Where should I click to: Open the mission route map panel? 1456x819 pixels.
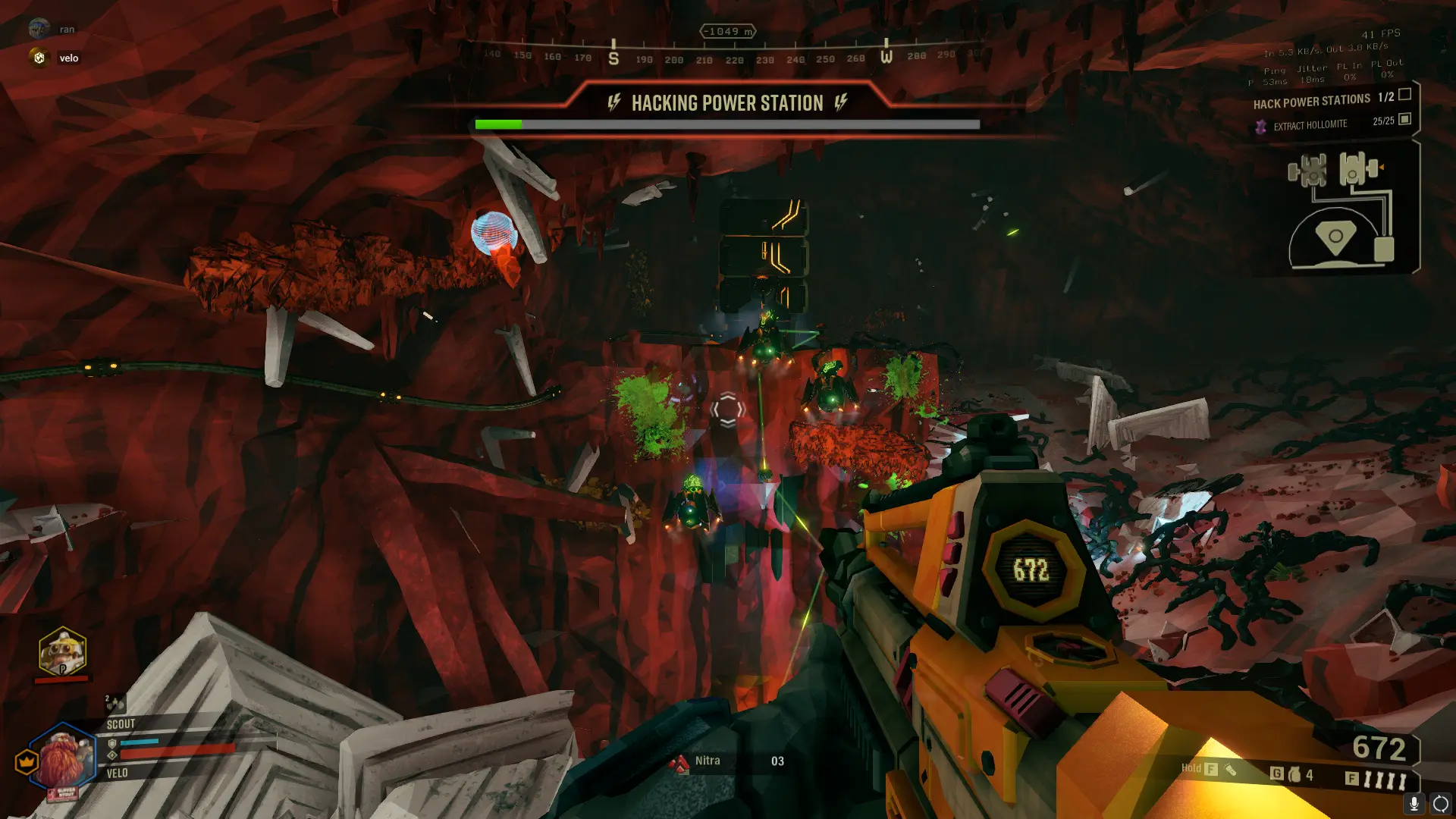pyautogui.click(x=1339, y=212)
